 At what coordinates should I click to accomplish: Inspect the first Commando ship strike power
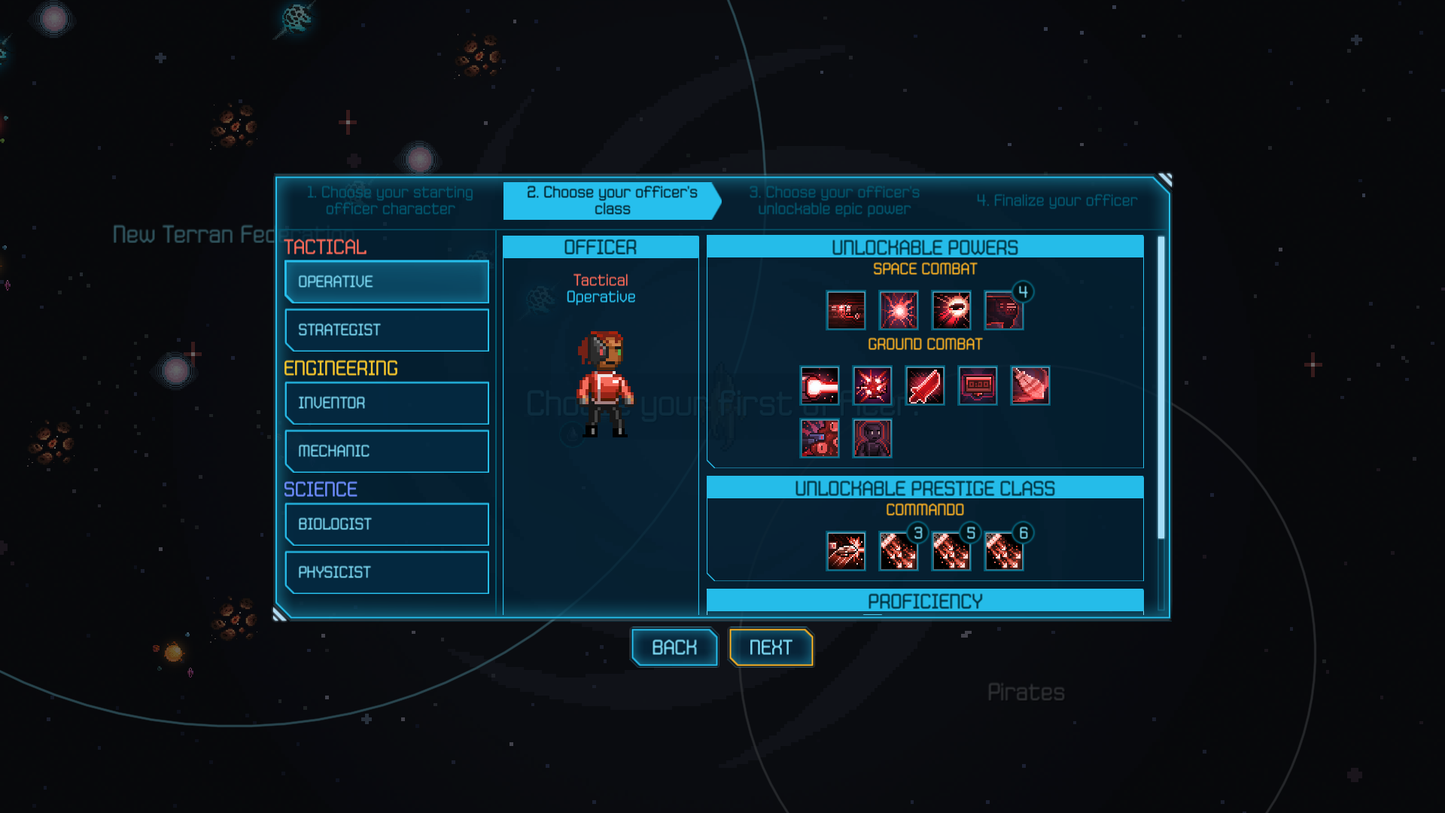click(846, 551)
